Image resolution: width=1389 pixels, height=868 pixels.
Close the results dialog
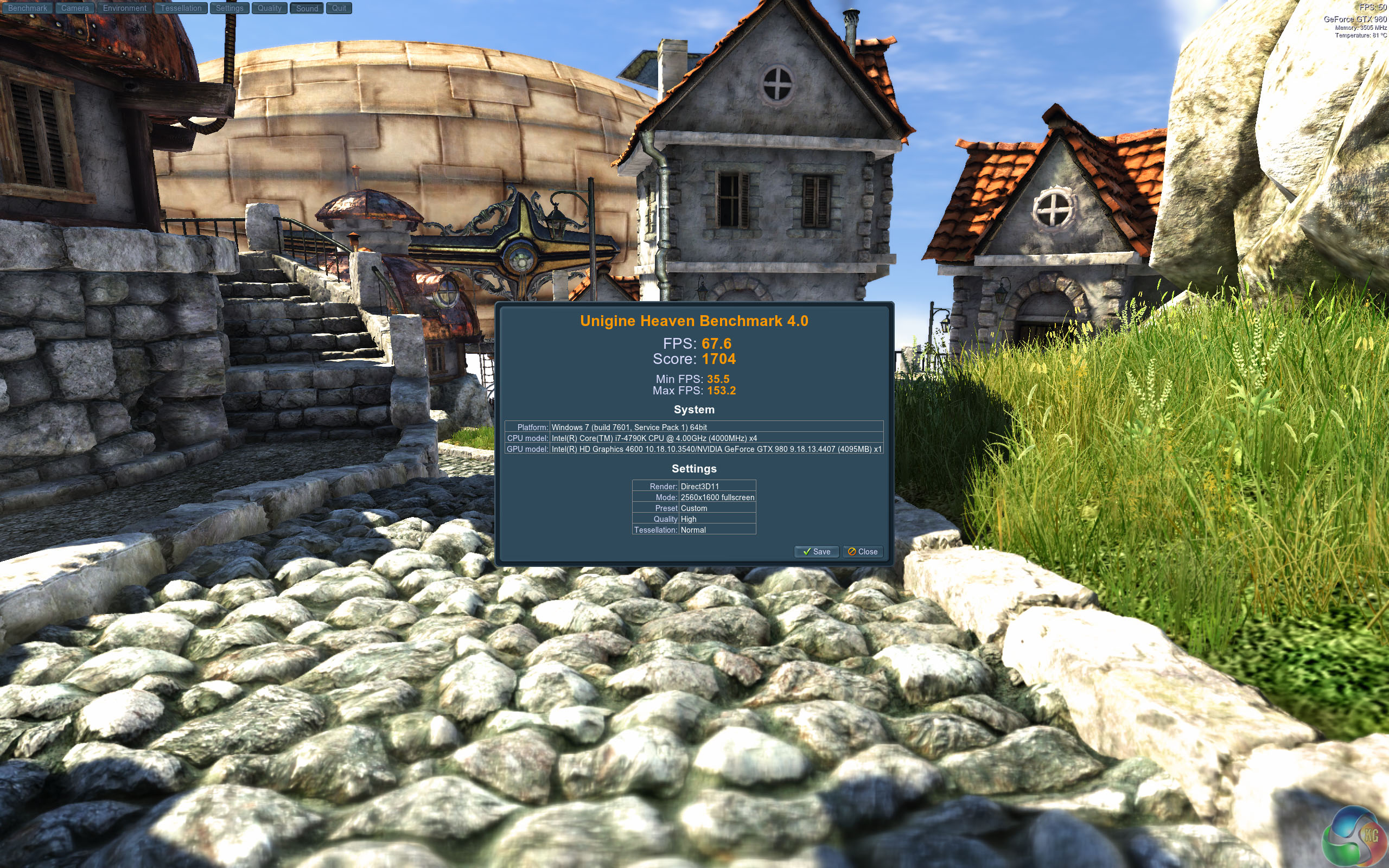coord(862,552)
